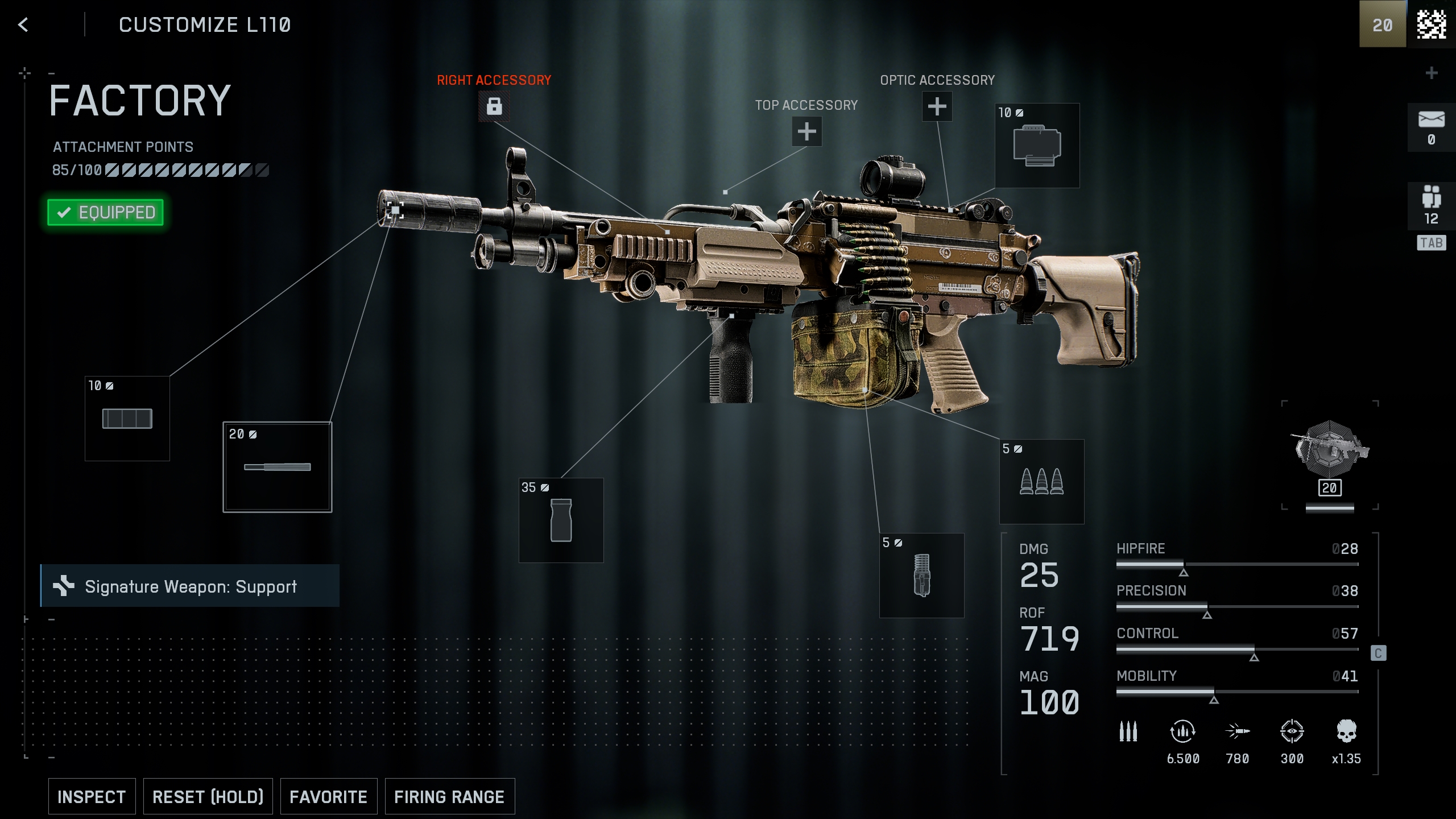The image size is (1456, 819).
Task: Go back using the arrow button
Action: [x=23, y=25]
